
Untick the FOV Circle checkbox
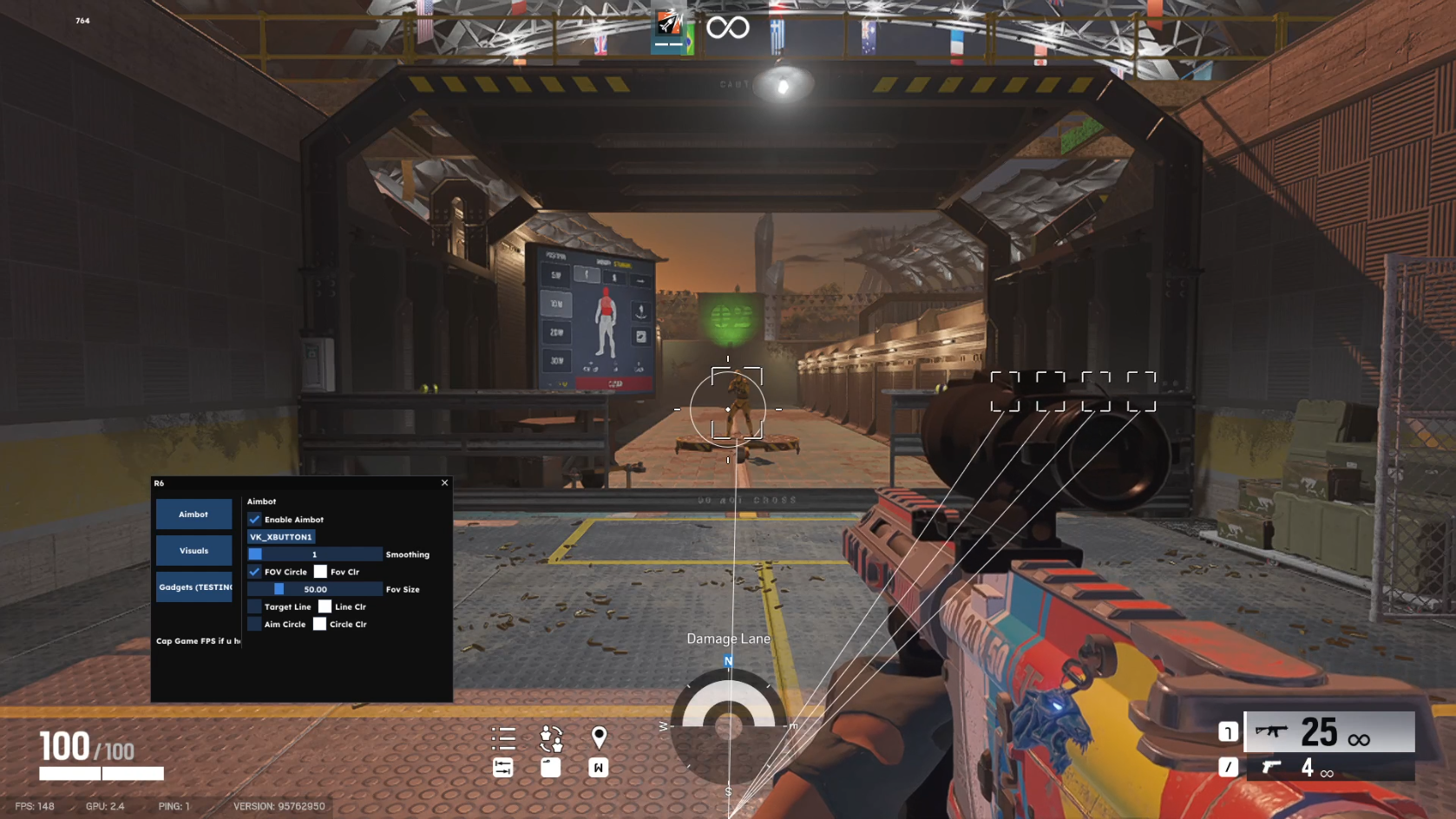click(x=254, y=572)
